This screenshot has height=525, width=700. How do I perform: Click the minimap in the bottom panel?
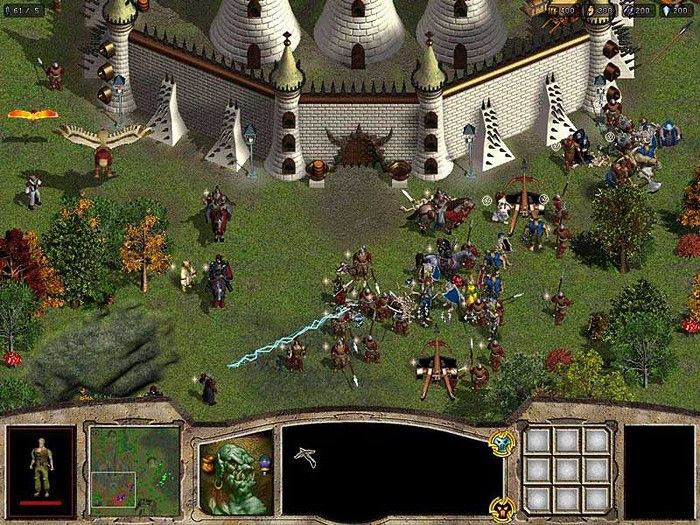133,467
